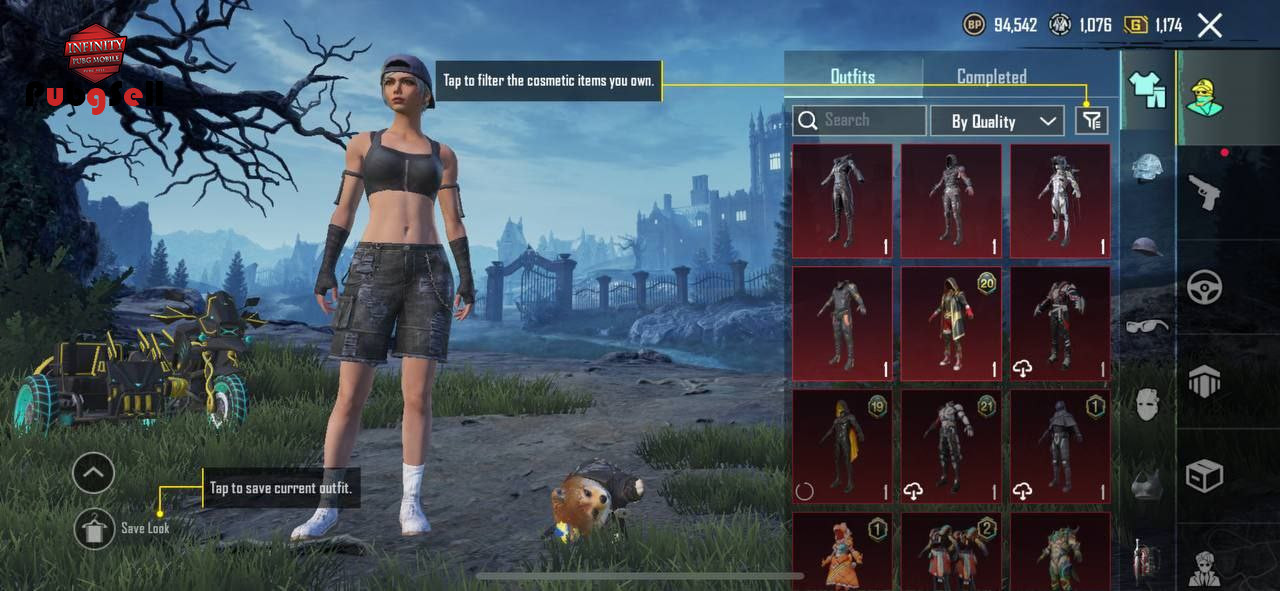The width and height of the screenshot is (1280, 591).
Task: Click the outfit Search field
Action: coord(859,121)
